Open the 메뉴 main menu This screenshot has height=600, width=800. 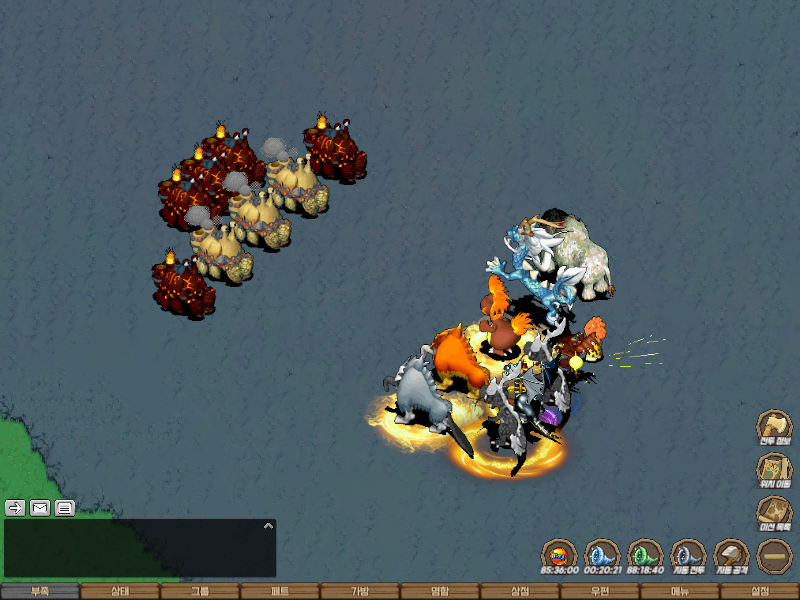(680, 591)
